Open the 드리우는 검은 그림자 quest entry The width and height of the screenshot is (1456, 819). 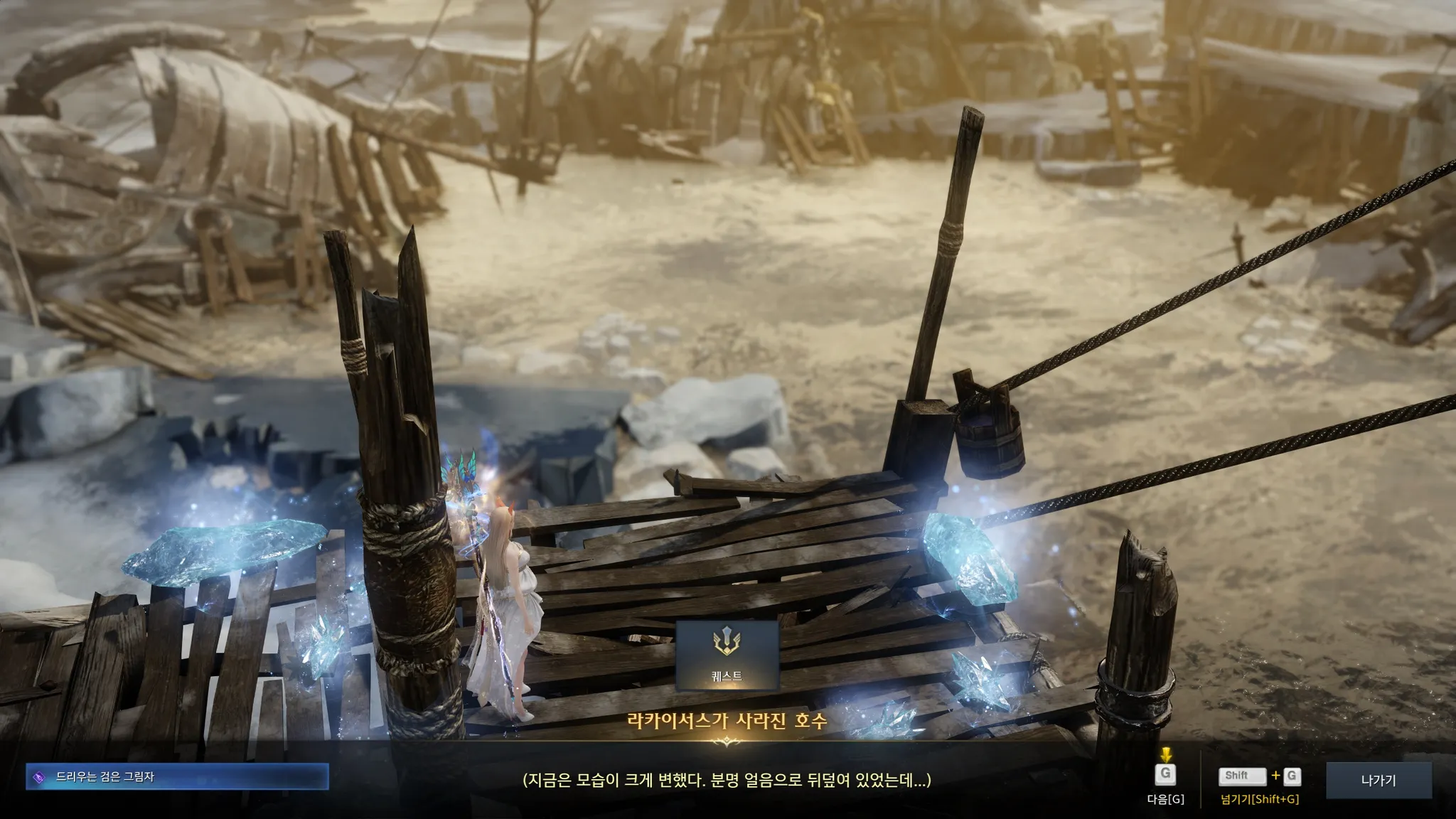pyautogui.click(x=177, y=777)
